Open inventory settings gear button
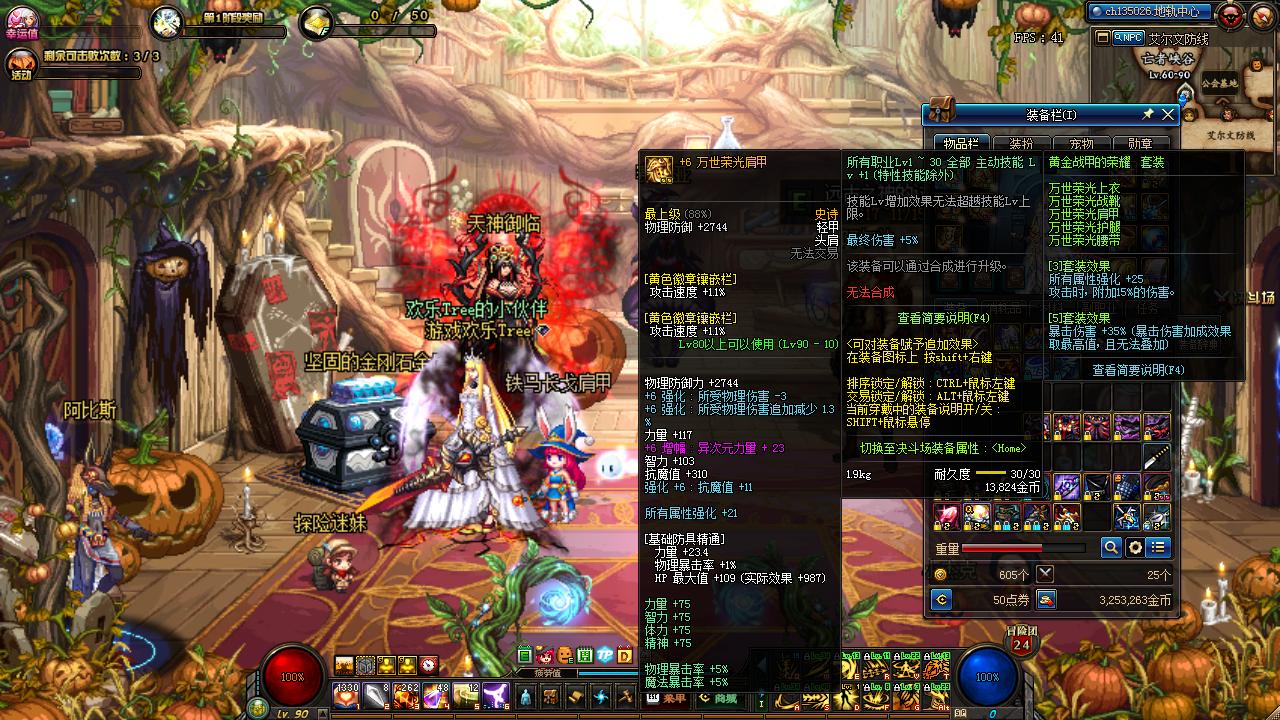Screen dimensions: 1280x720 point(1135,547)
